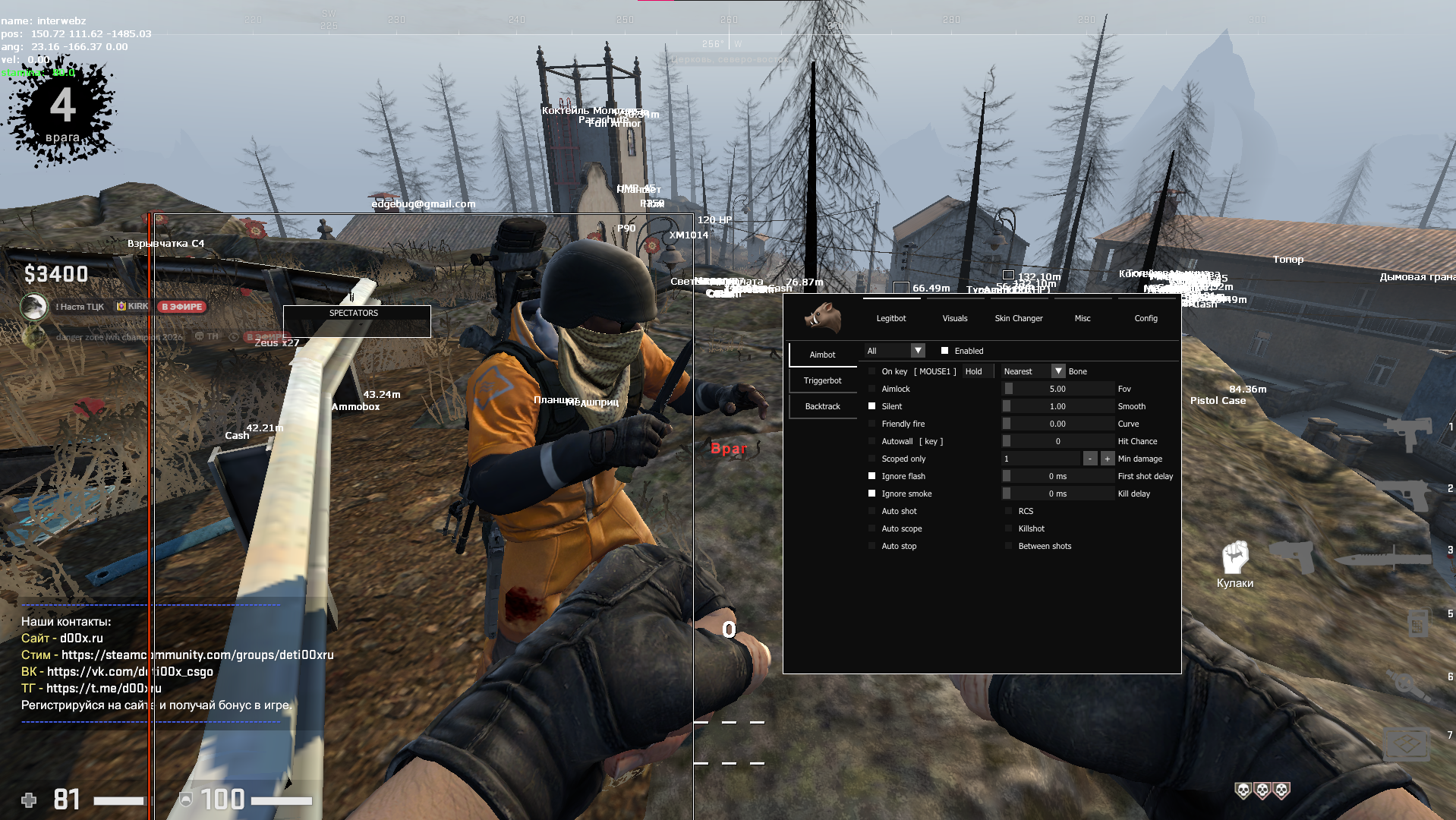Click the health cross icon bottom left

pyautogui.click(x=29, y=799)
